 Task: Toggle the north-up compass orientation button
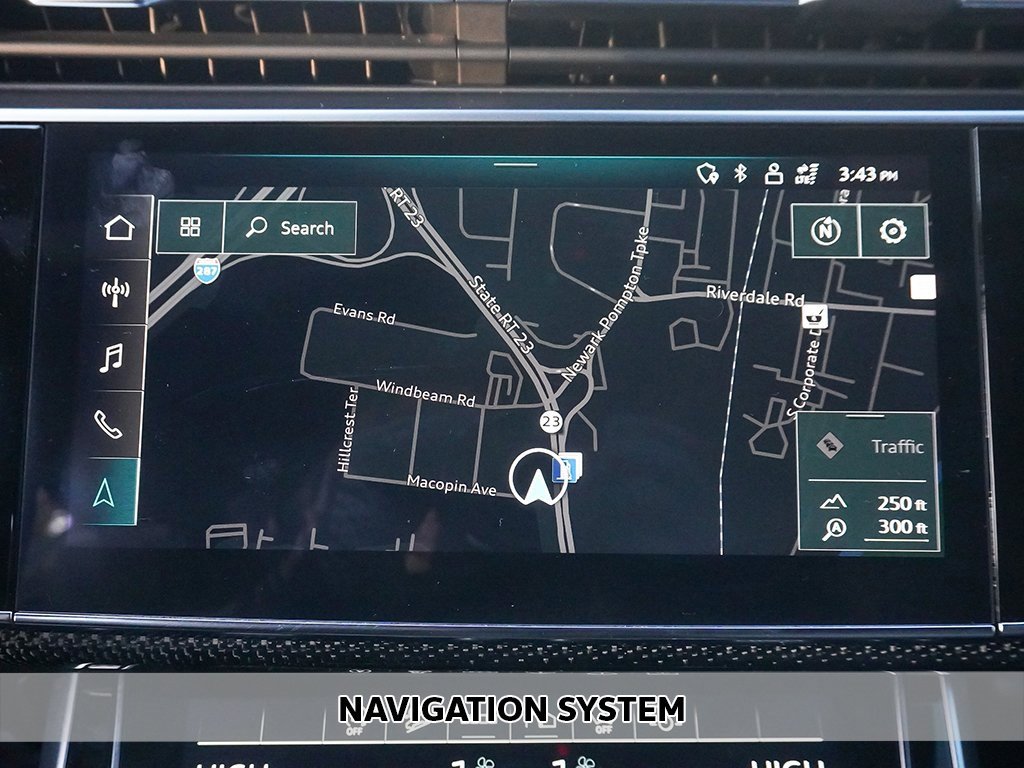click(825, 231)
